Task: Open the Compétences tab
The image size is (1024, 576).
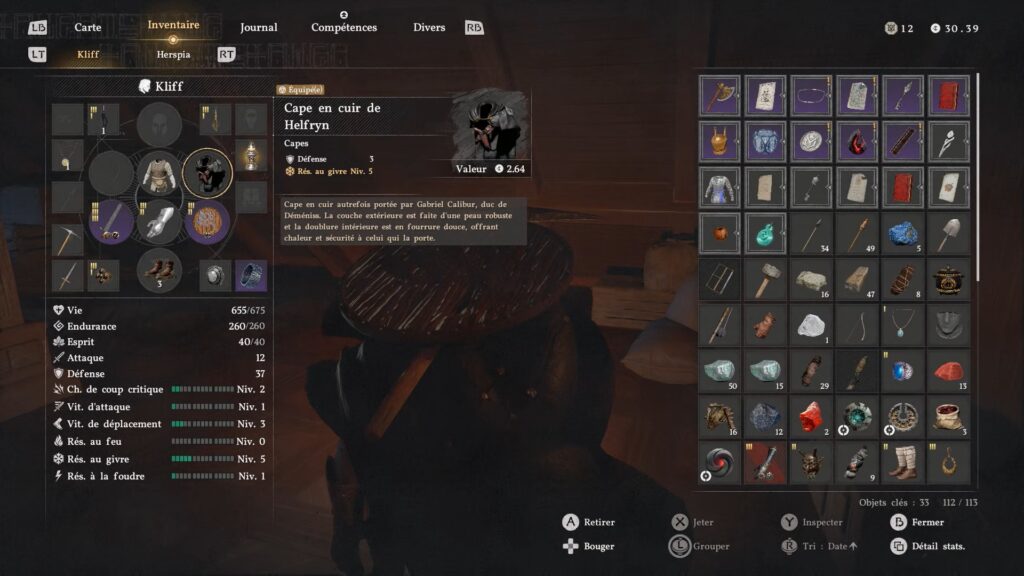Action: point(344,27)
